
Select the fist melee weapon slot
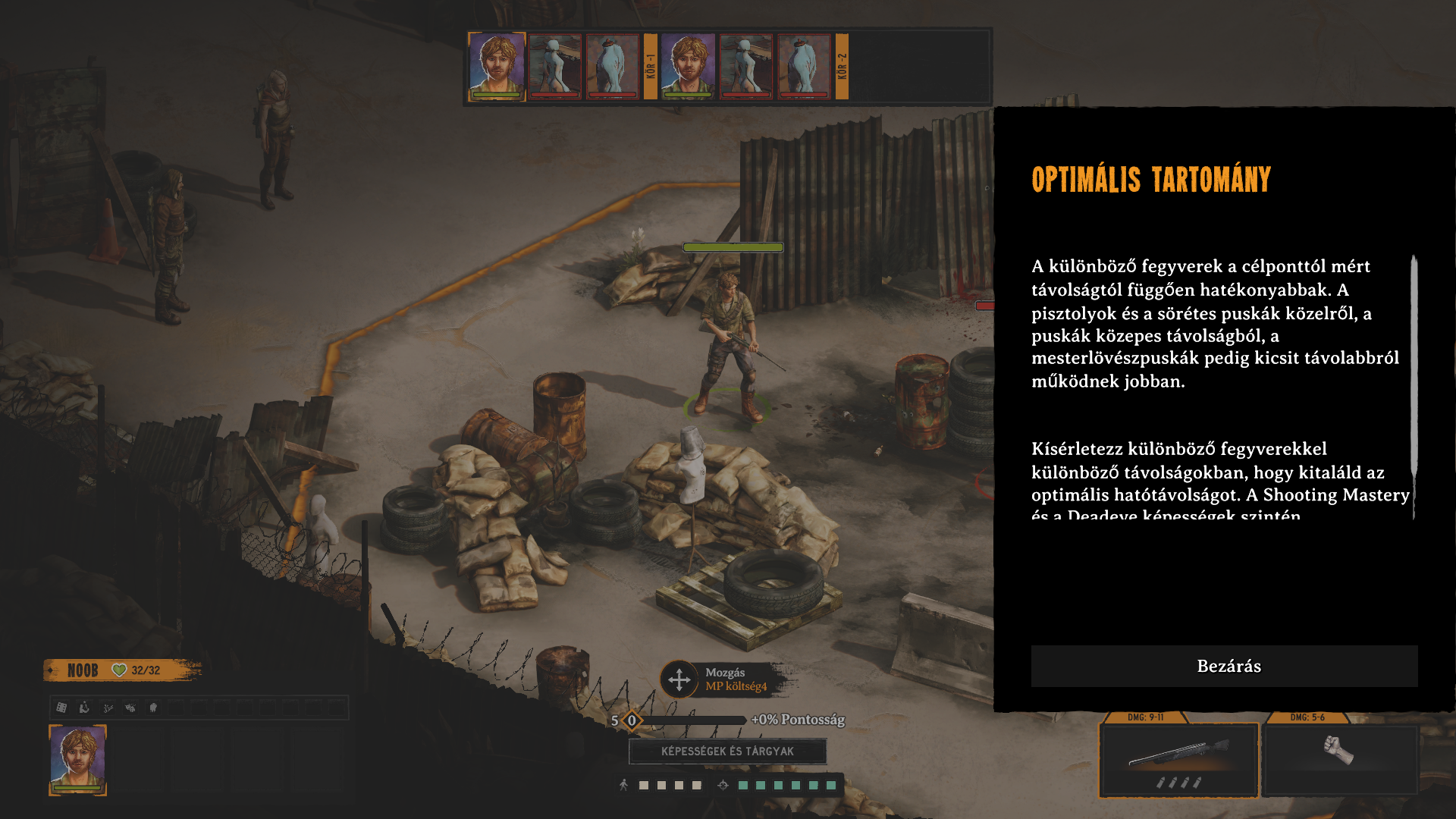(x=1339, y=758)
